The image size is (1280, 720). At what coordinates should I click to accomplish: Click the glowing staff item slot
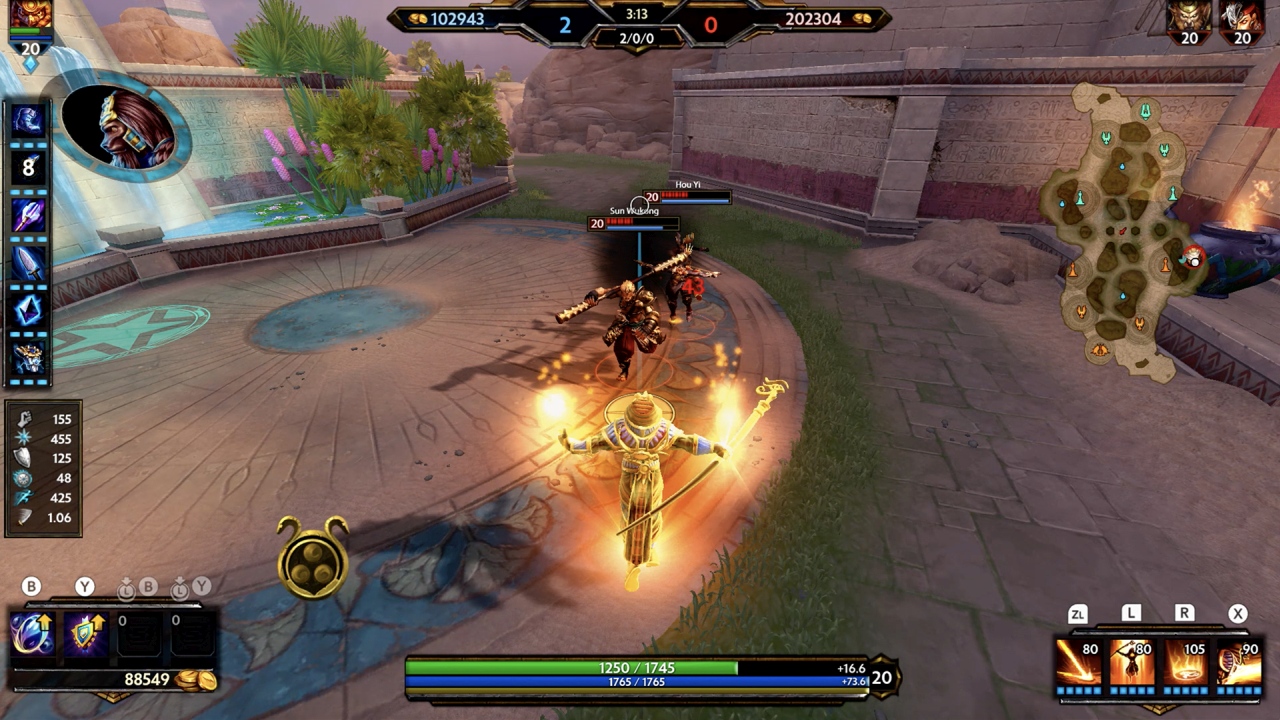coord(28,214)
